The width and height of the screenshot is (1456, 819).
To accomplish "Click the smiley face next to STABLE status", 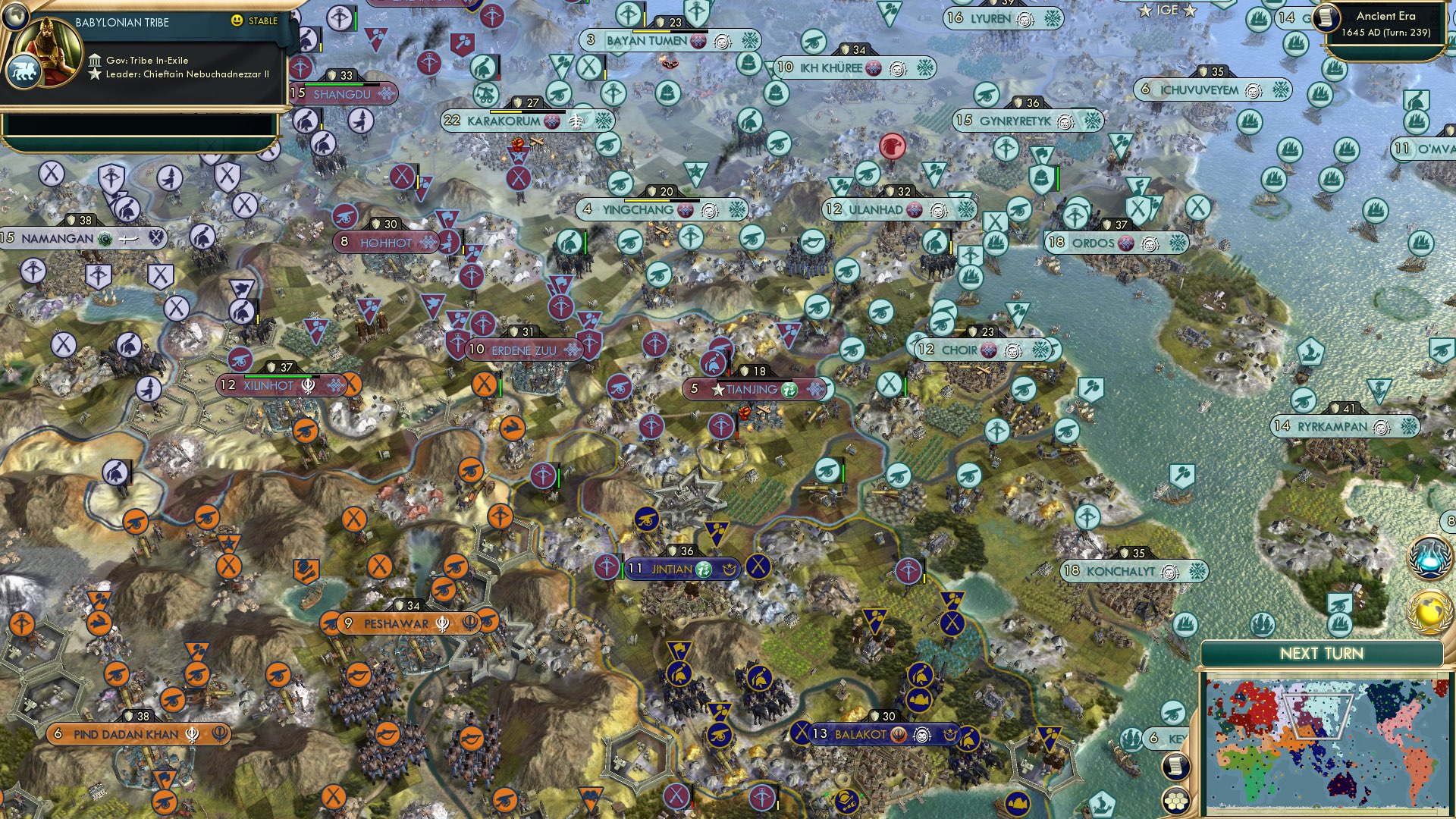I will click(x=238, y=21).
